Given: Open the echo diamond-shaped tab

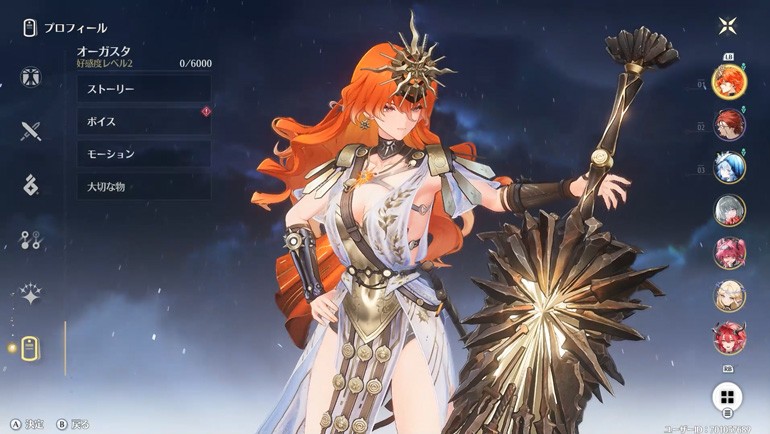Looking at the screenshot, I should [x=30, y=184].
